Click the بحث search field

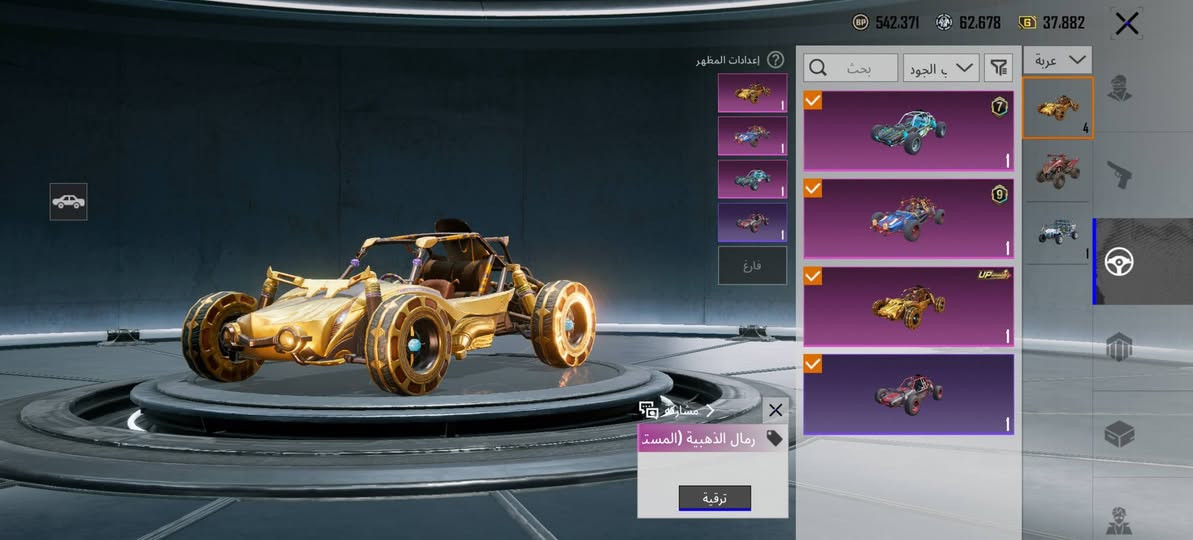click(x=851, y=68)
